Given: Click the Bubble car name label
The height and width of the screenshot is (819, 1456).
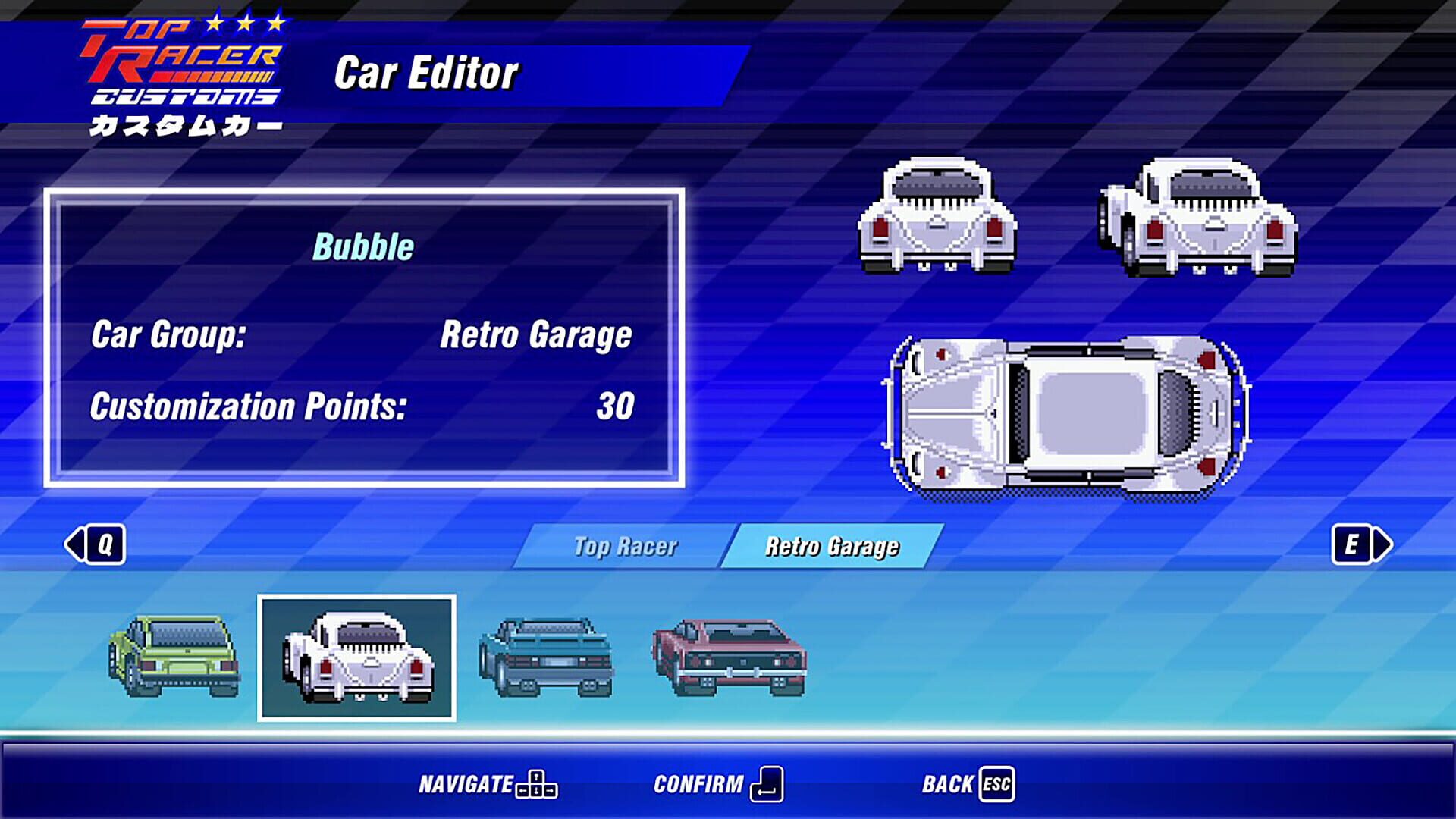Looking at the screenshot, I should pyautogui.click(x=363, y=245).
